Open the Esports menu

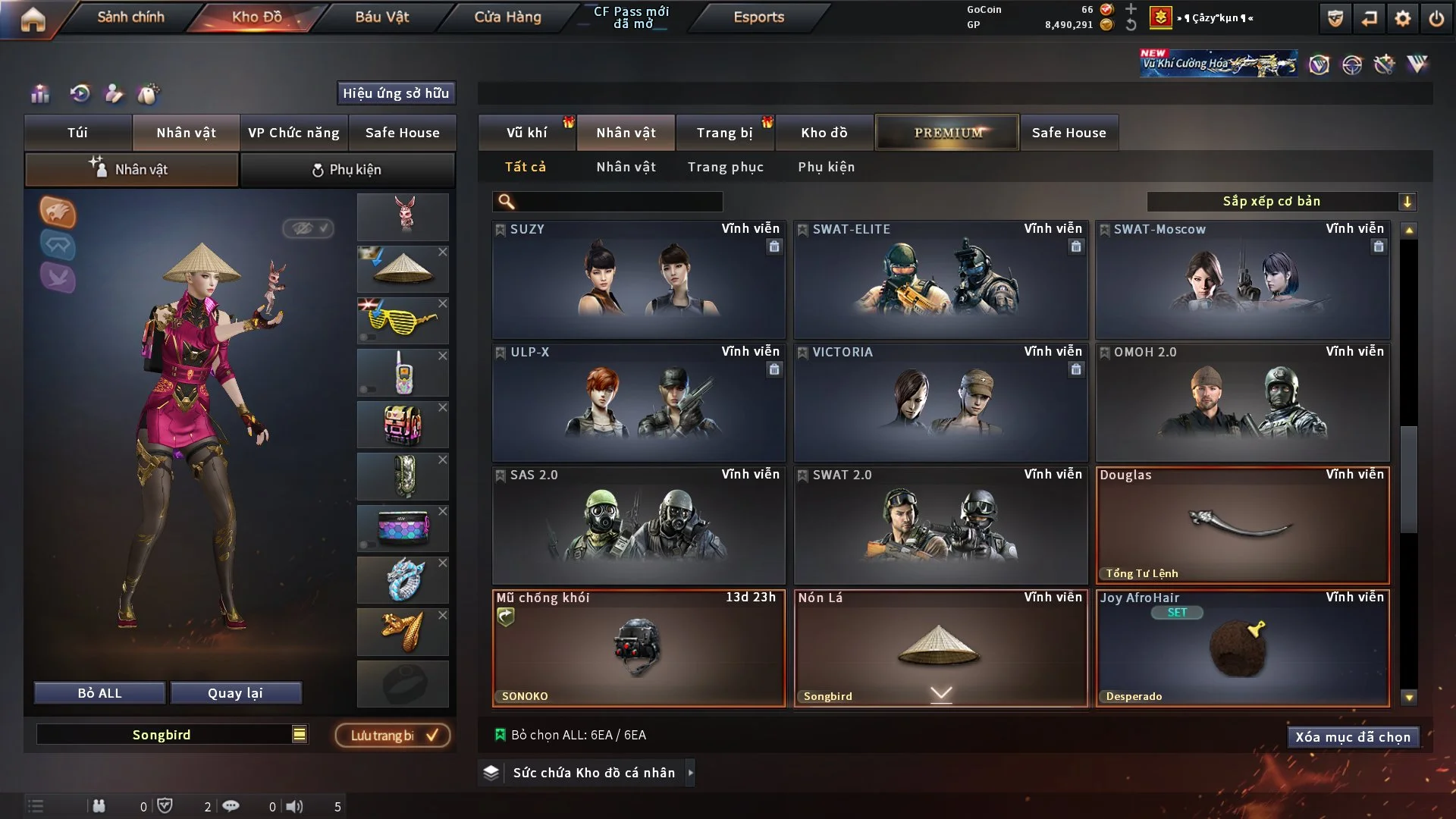point(758,17)
